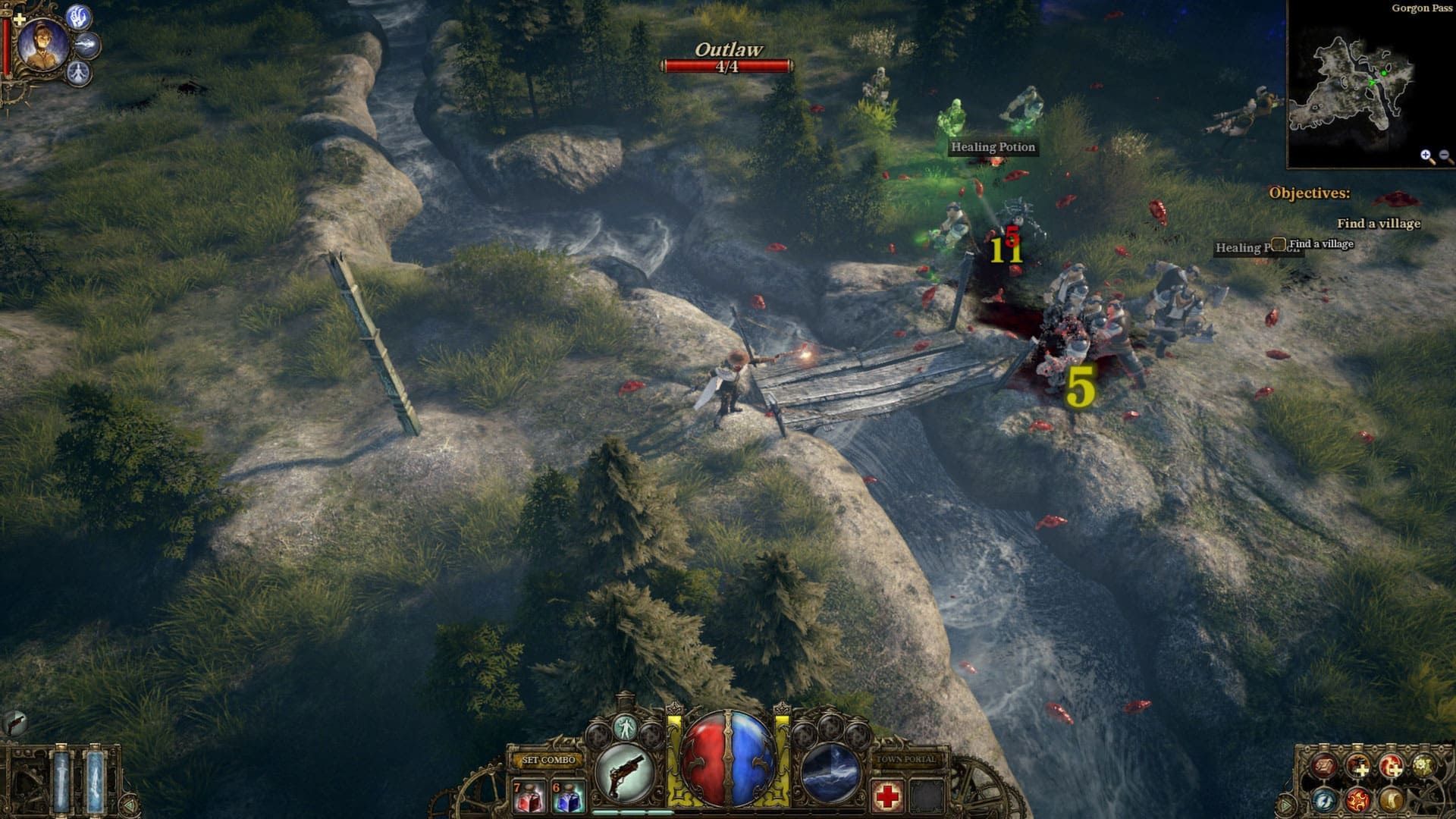Activate the TOWN PORTAL button
The image size is (1456, 819).
click(907, 758)
